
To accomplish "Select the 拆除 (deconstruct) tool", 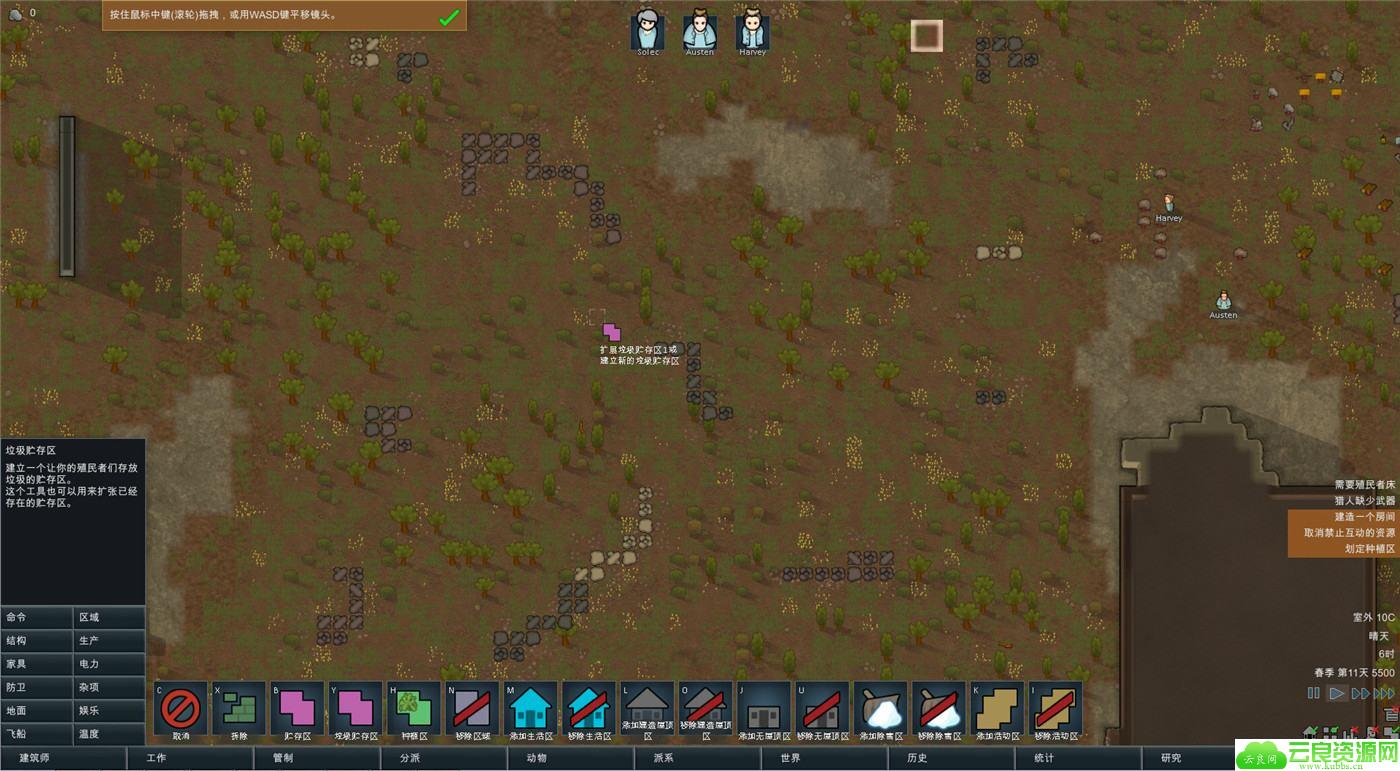I will pyautogui.click(x=239, y=708).
